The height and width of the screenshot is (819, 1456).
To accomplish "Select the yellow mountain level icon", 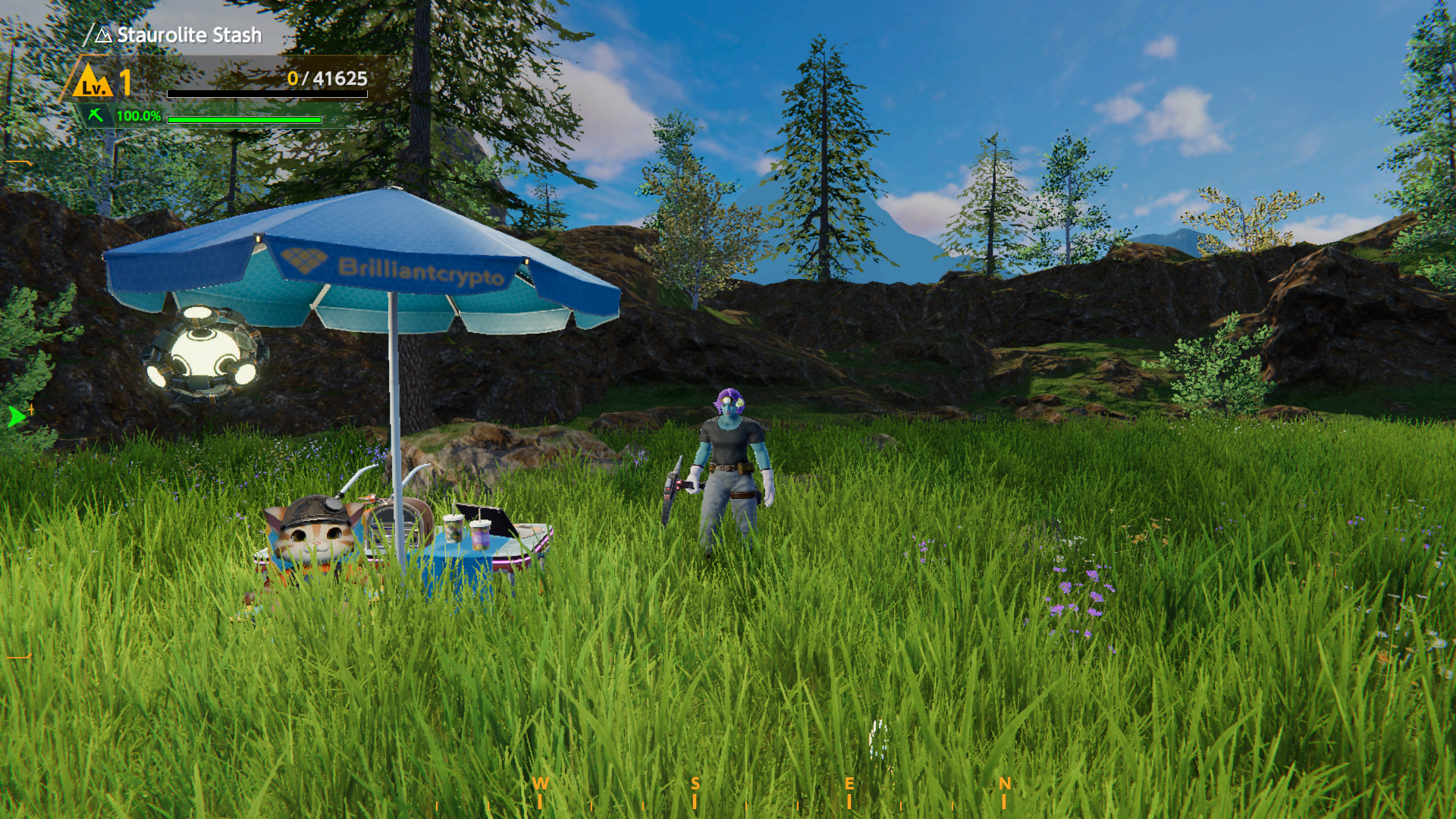I will [93, 82].
